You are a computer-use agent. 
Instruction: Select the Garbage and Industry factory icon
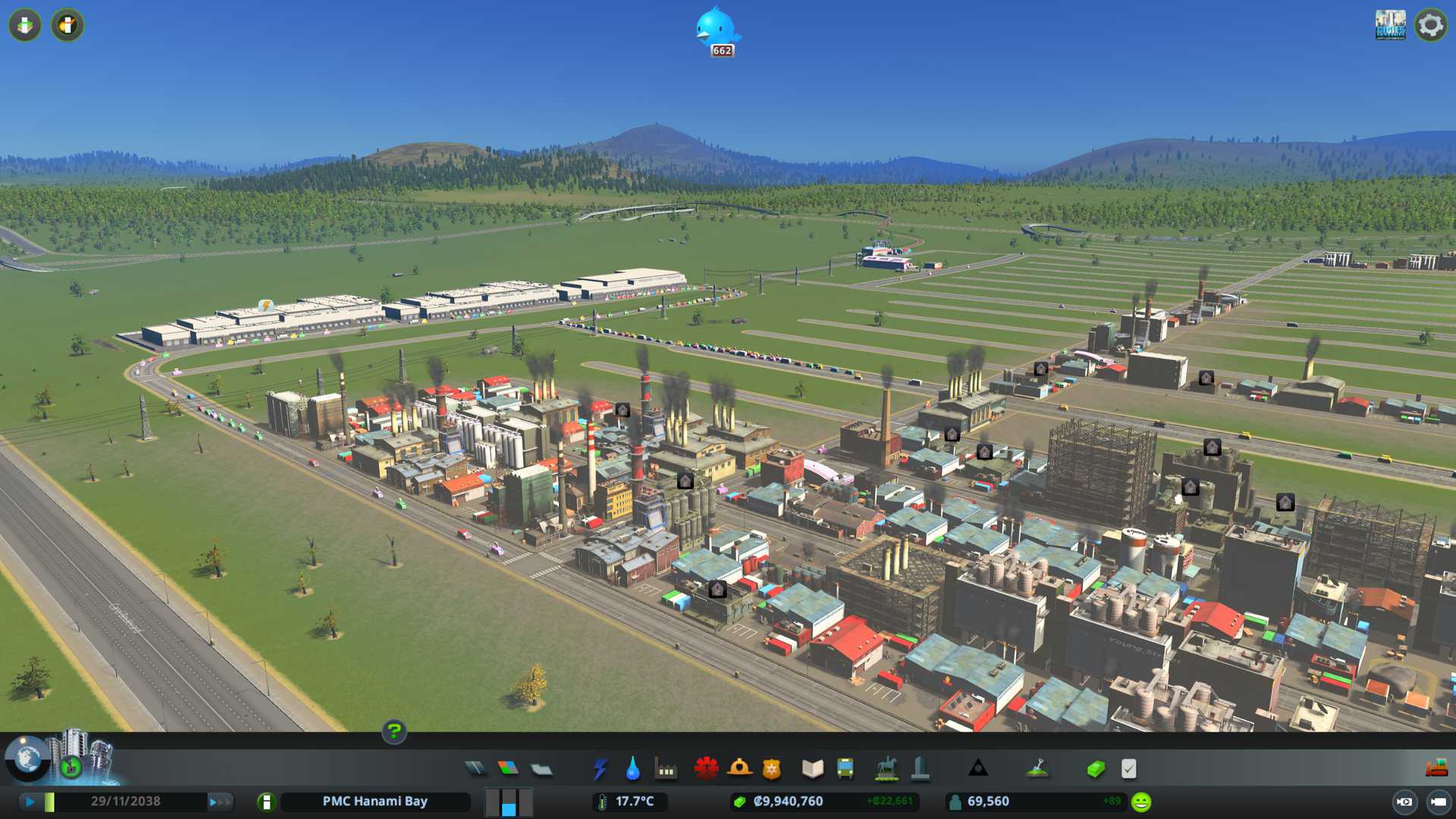point(666,769)
